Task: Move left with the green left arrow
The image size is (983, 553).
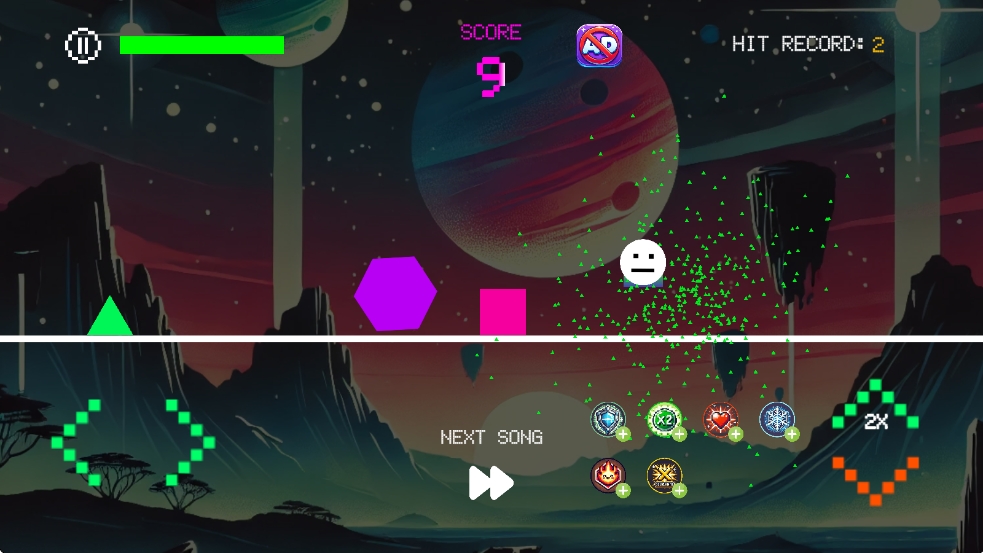Action: (78, 442)
